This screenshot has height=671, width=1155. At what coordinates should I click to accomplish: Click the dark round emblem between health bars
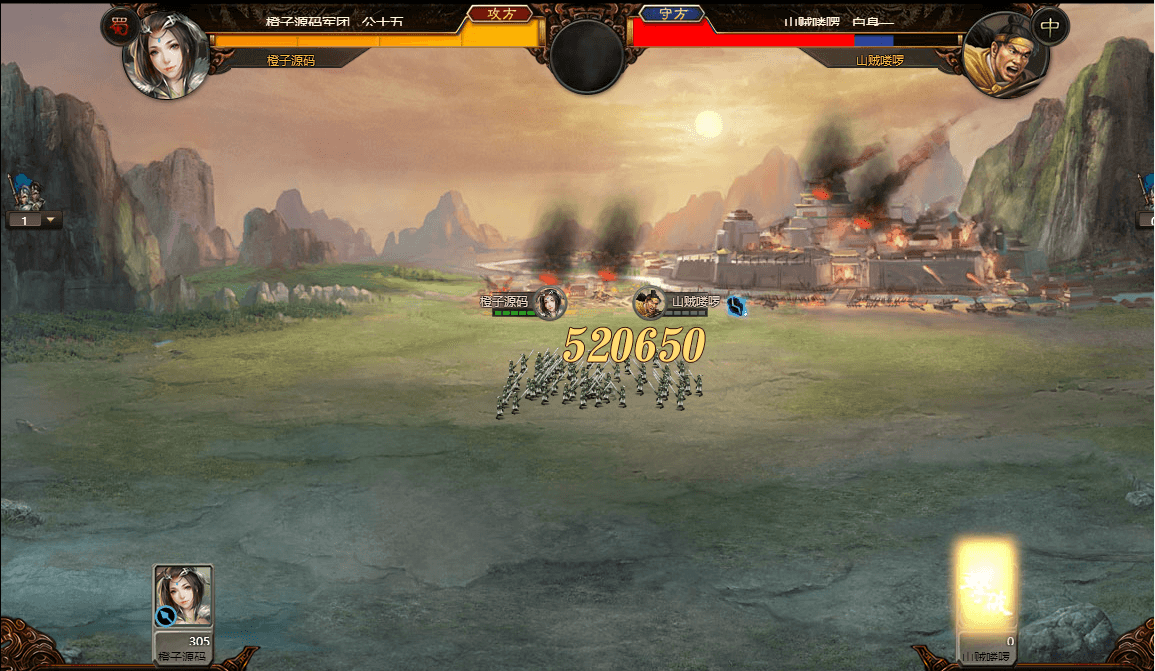(x=587, y=54)
